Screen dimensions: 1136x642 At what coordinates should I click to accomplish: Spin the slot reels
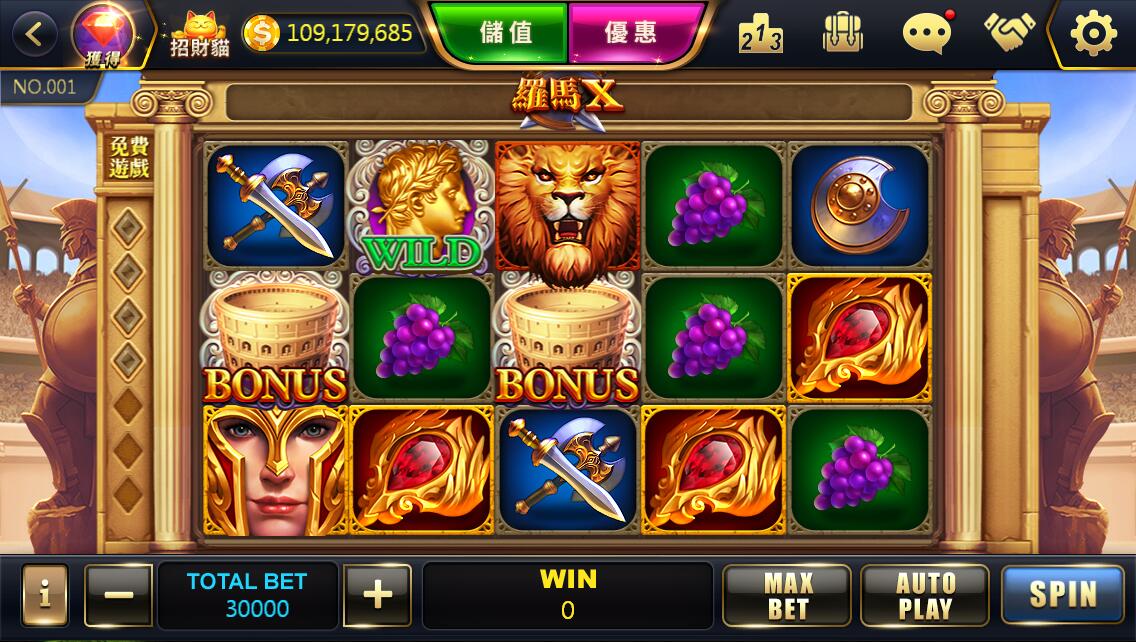click(x=1062, y=596)
